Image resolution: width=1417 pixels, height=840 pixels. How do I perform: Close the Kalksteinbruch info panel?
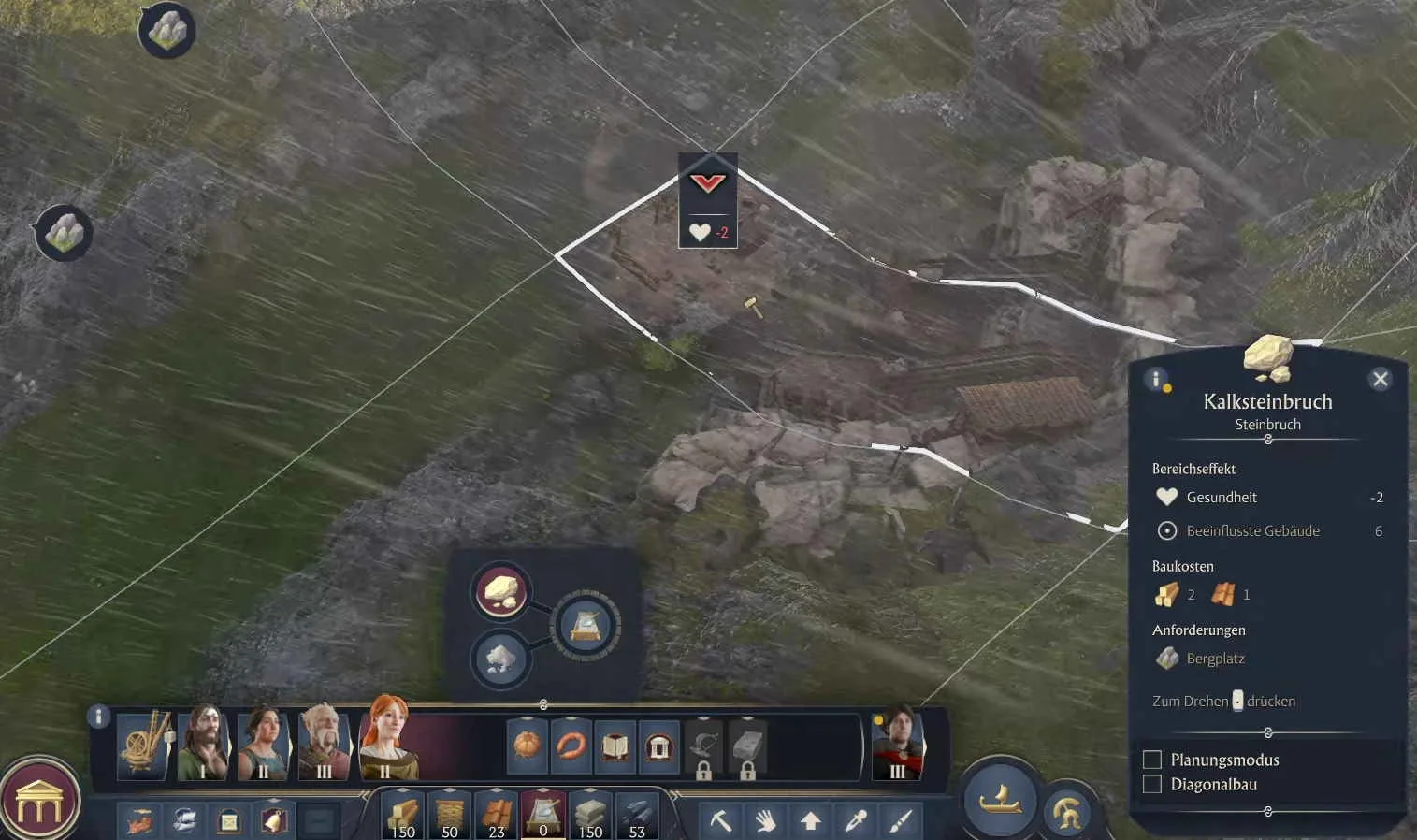click(1380, 379)
